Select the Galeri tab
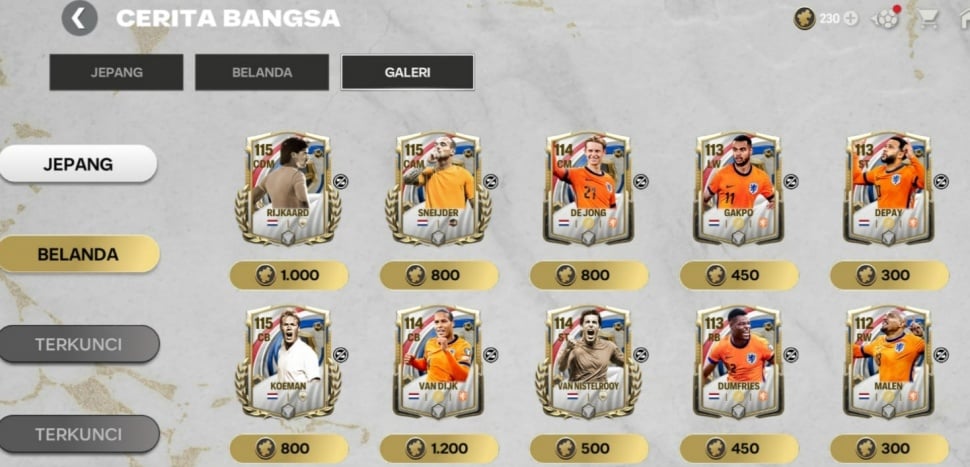 pos(407,72)
